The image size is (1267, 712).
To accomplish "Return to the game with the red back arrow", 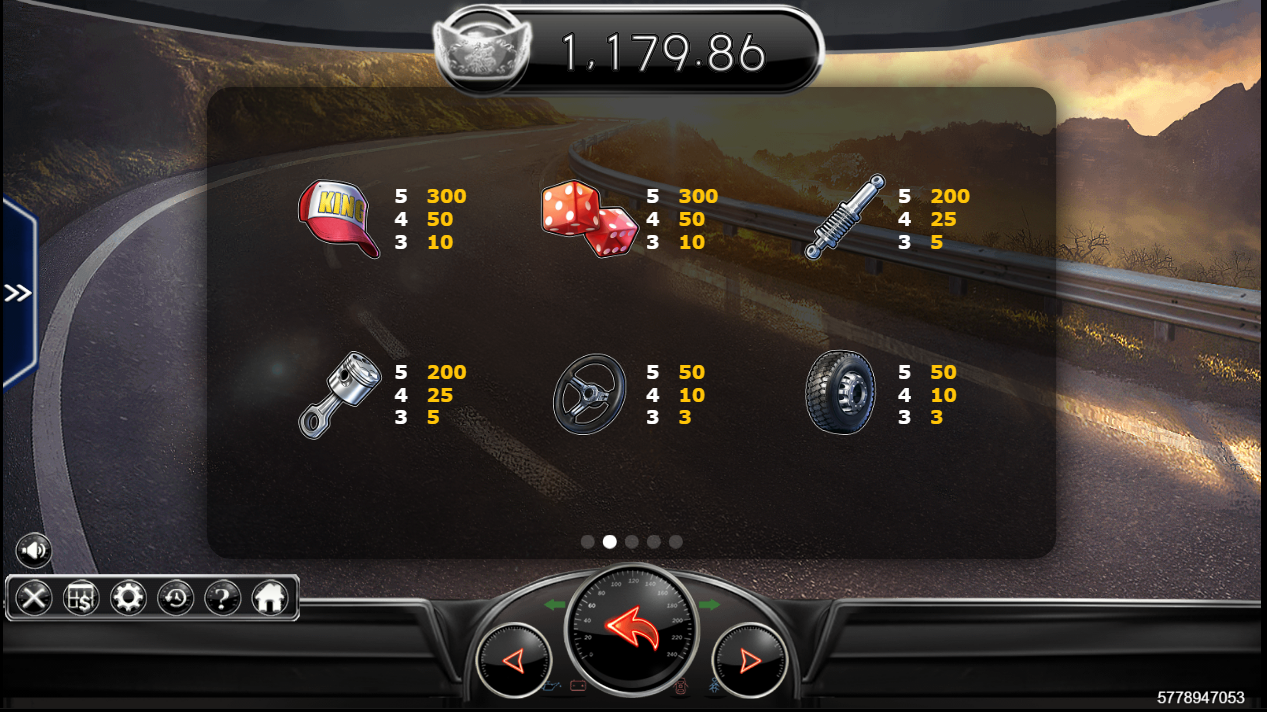I will 632,629.
